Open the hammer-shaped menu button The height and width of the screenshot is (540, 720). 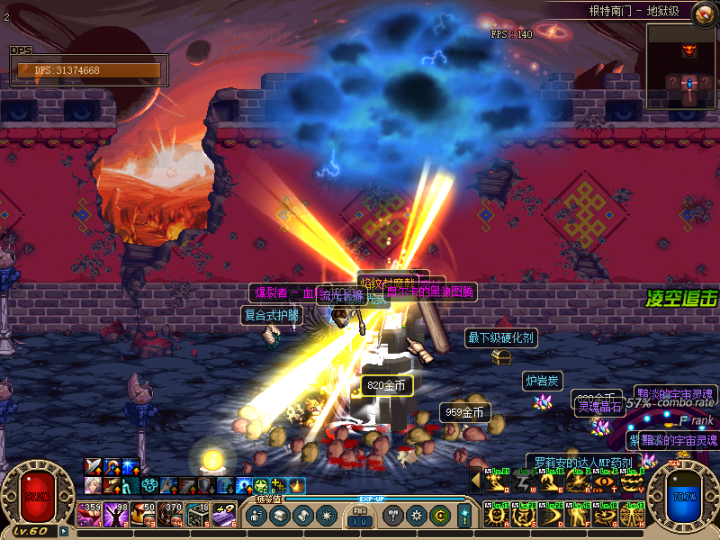coord(393,515)
